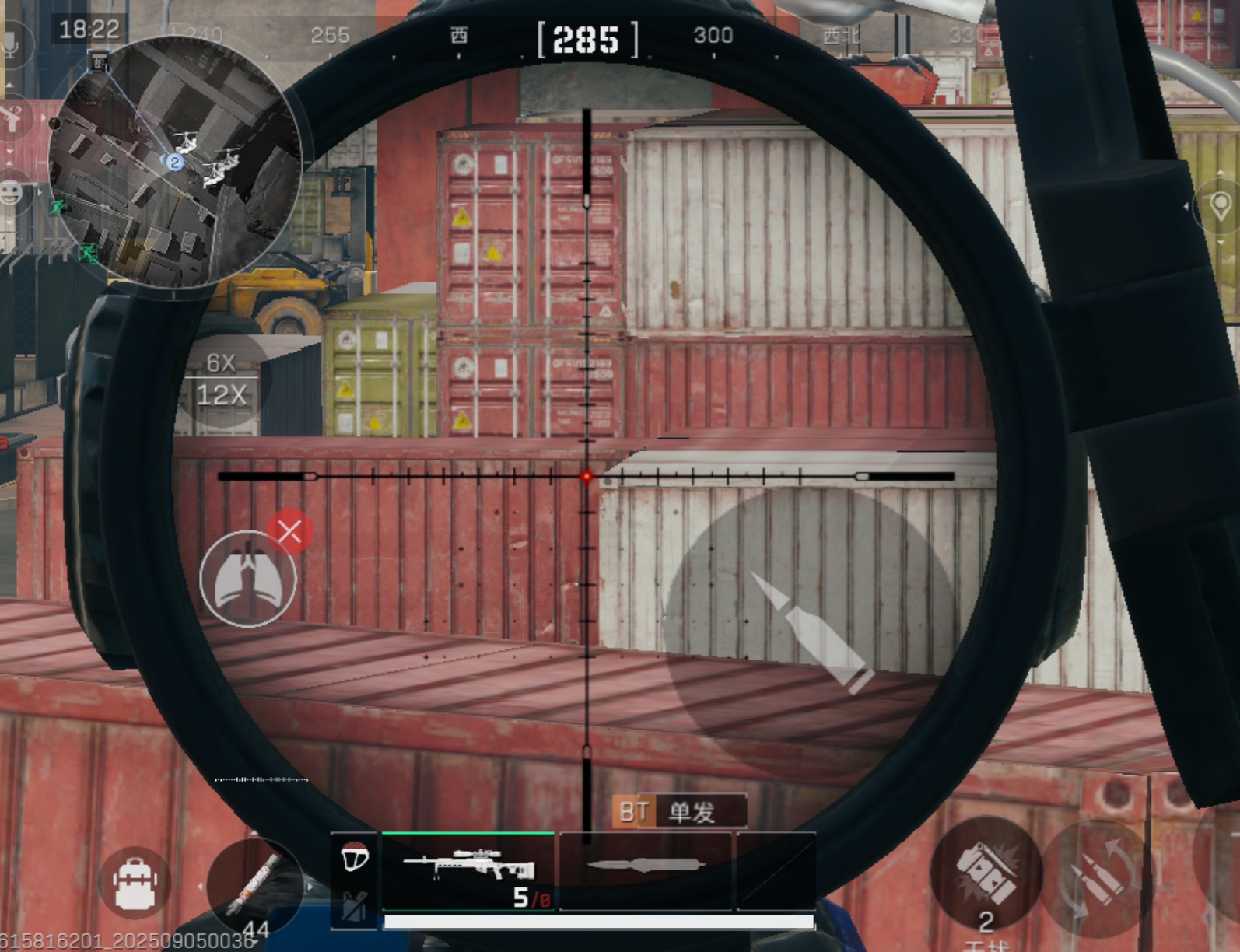Image resolution: width=1240 pixels, height=952 pixels.
Task: Open the backpack inventory
Action: [135, 884]
